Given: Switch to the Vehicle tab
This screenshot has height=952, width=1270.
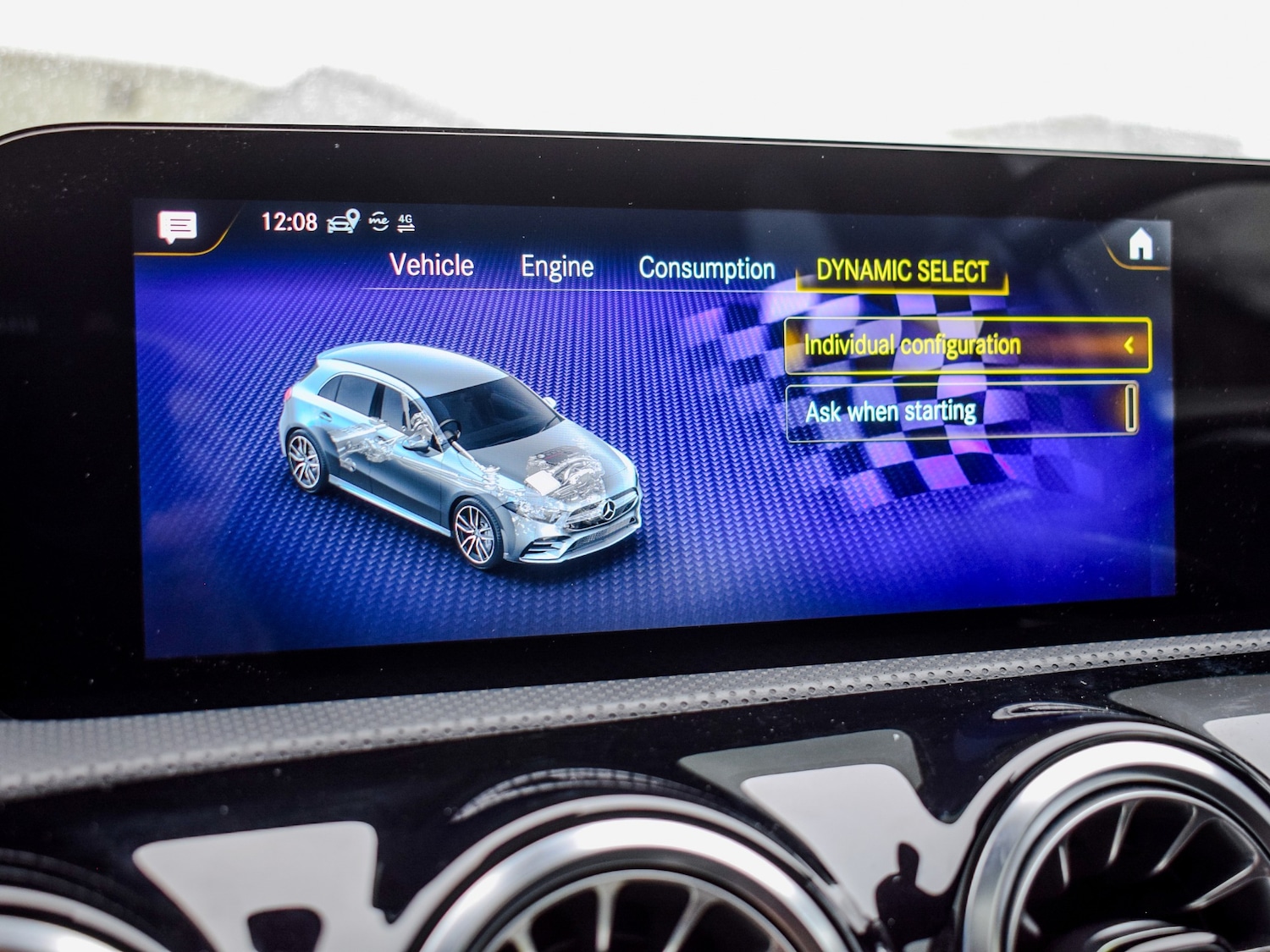Looking at the screenshot, I should [x=430, y=264].
